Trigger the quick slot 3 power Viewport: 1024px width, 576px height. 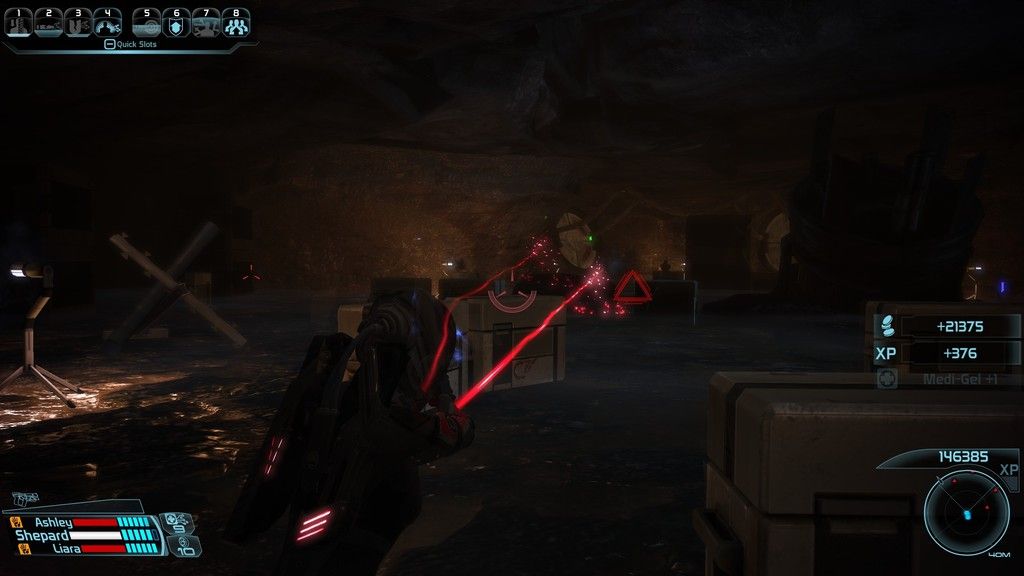pos(78,23)
